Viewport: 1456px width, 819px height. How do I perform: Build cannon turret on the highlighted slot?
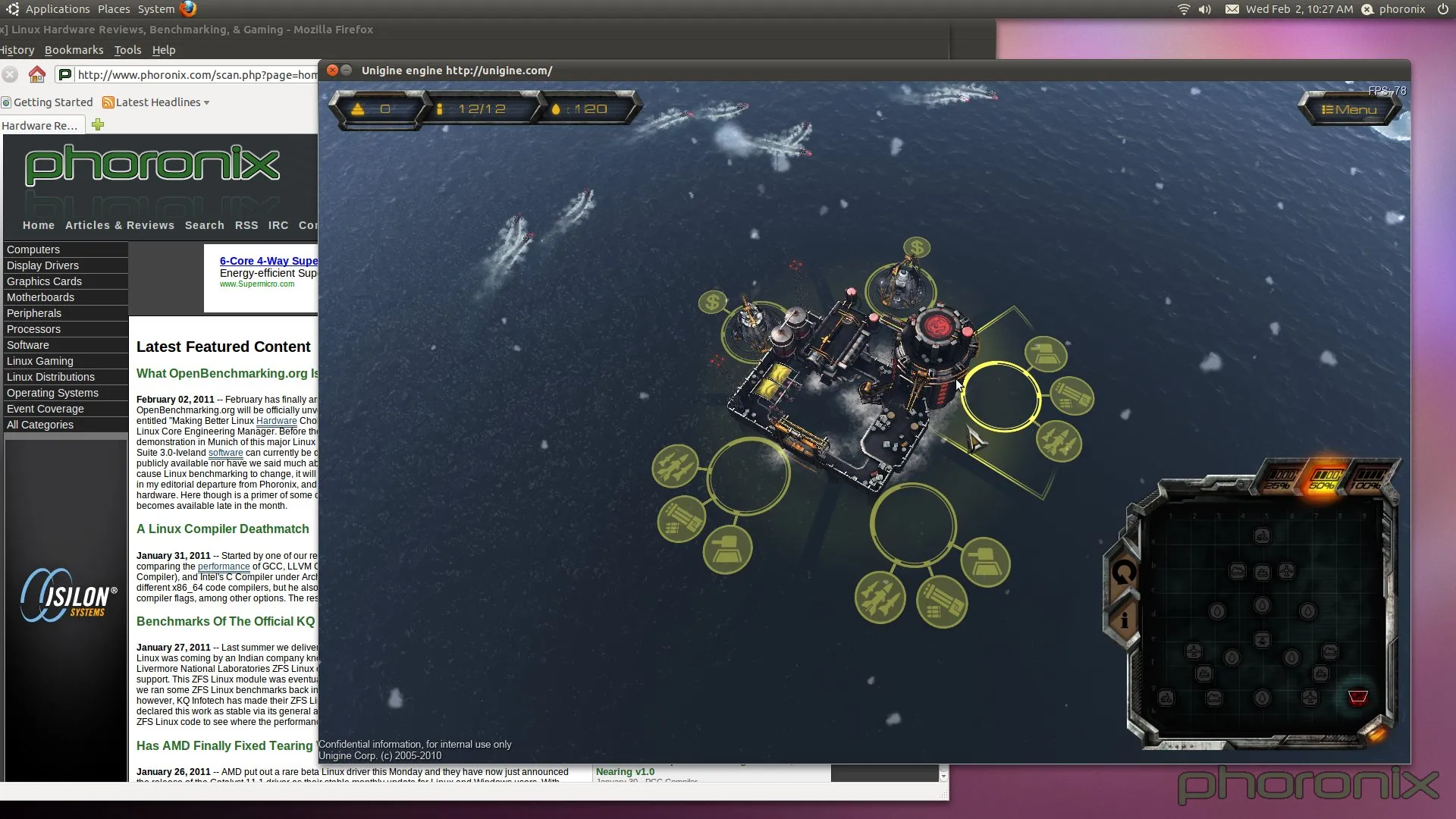click(x=1046, y=353)
